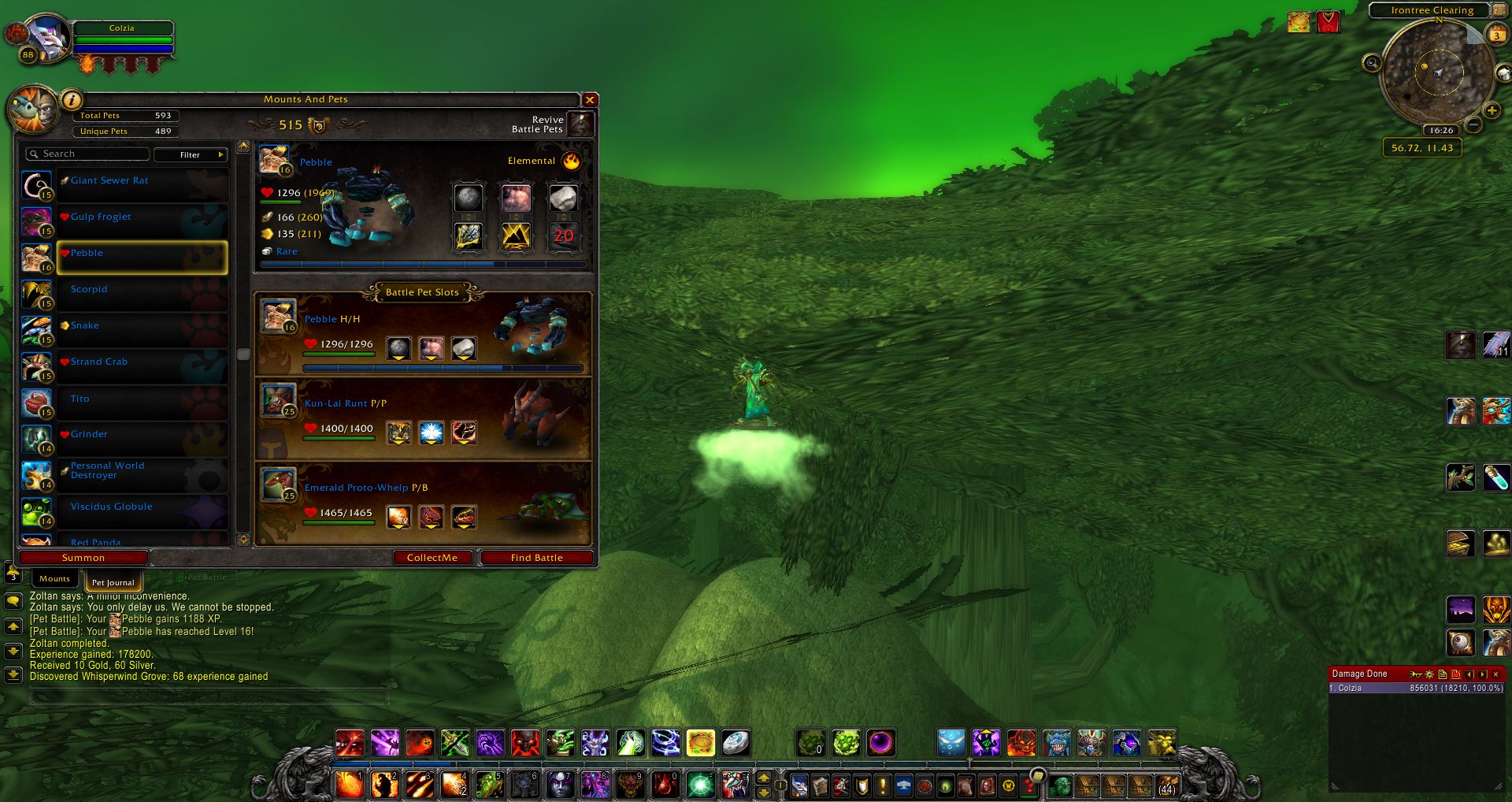Zoom in on the minimap
Screen dimensions: 1512x802
pos(1491,111)
